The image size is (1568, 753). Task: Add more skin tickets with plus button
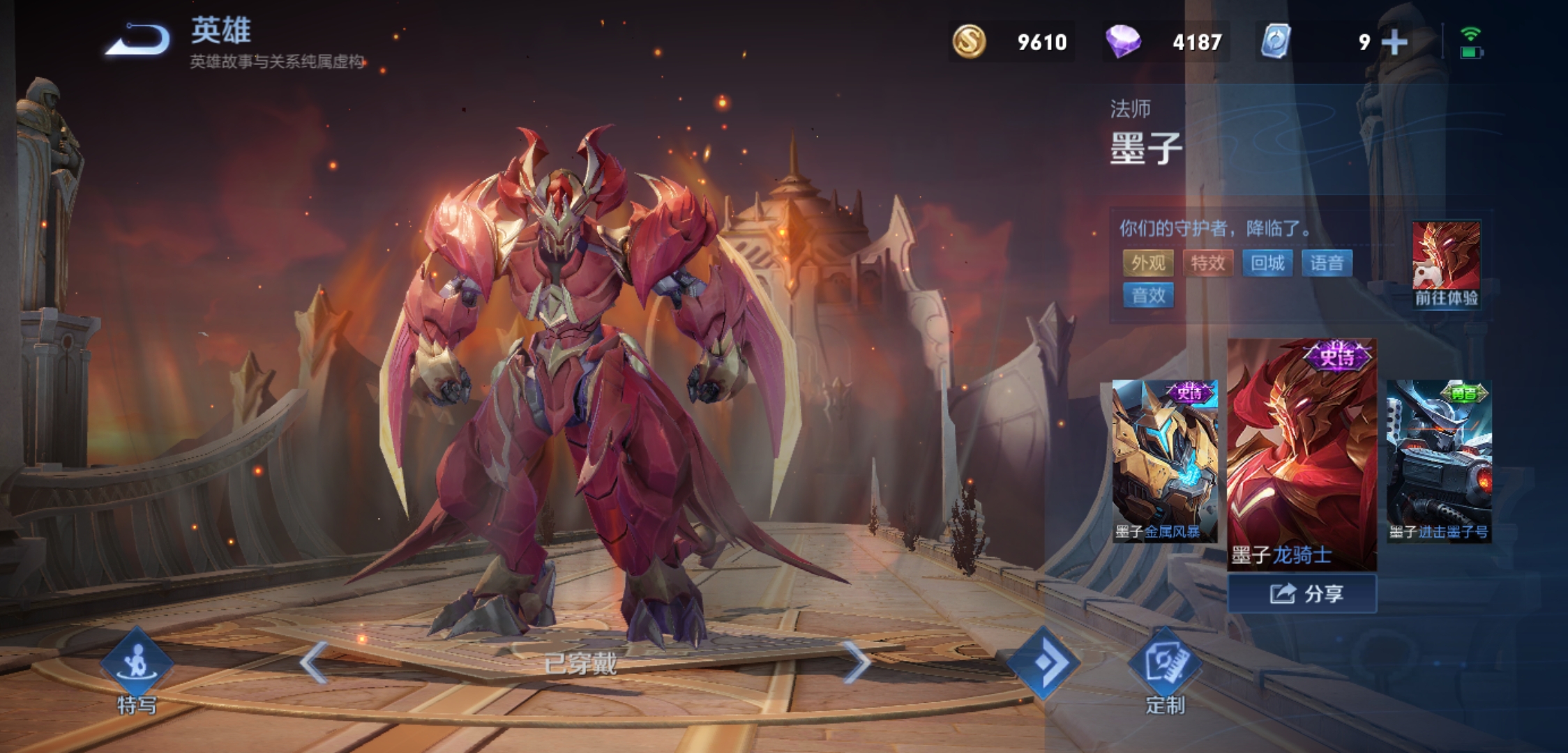pyautogui.click(x=1394, y=43)
